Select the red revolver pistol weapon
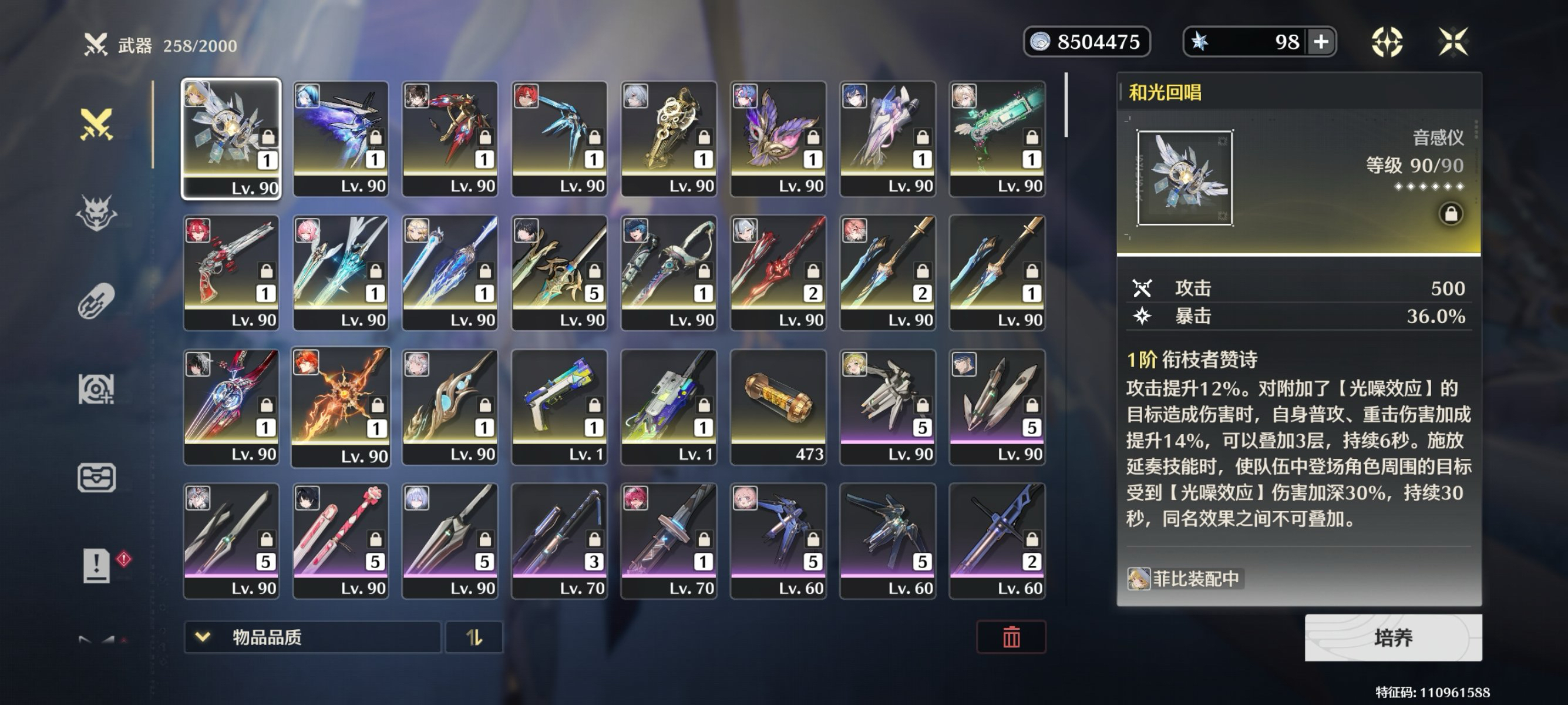 pos(231,273)
